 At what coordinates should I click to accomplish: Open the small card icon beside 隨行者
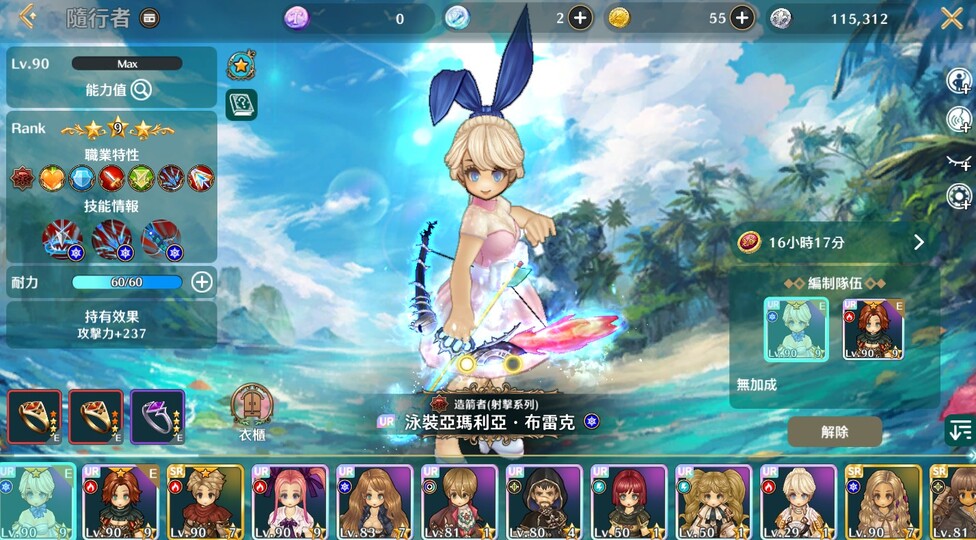[x=149, y=18]
